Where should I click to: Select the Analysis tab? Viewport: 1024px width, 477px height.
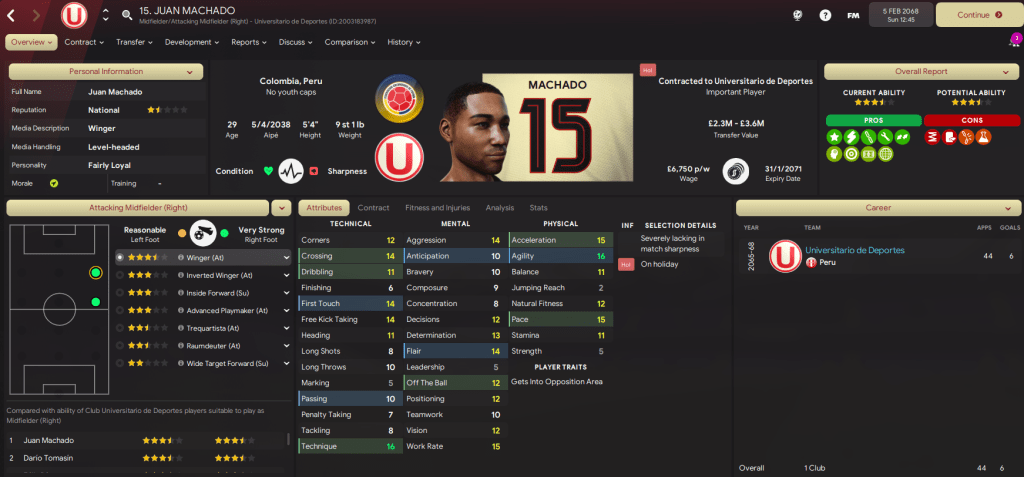coord(500,208)
